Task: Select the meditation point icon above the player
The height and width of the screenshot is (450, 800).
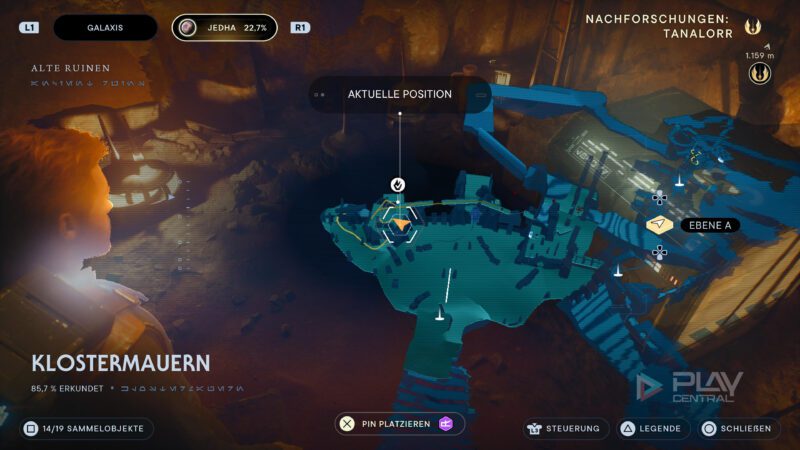Action: click(398, 184)
